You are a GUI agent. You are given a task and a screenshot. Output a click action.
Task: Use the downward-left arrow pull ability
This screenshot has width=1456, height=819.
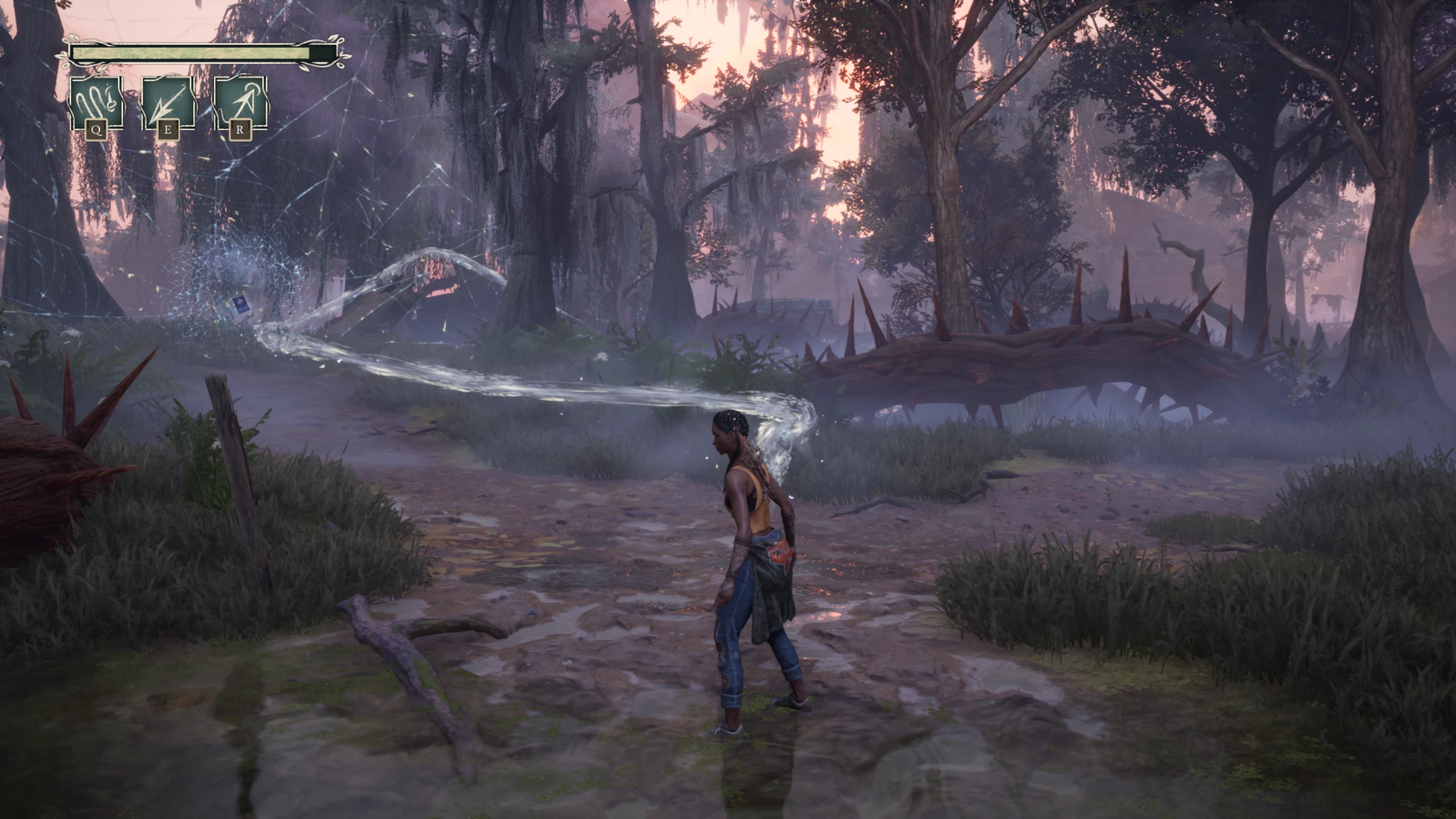click(168, 104)
